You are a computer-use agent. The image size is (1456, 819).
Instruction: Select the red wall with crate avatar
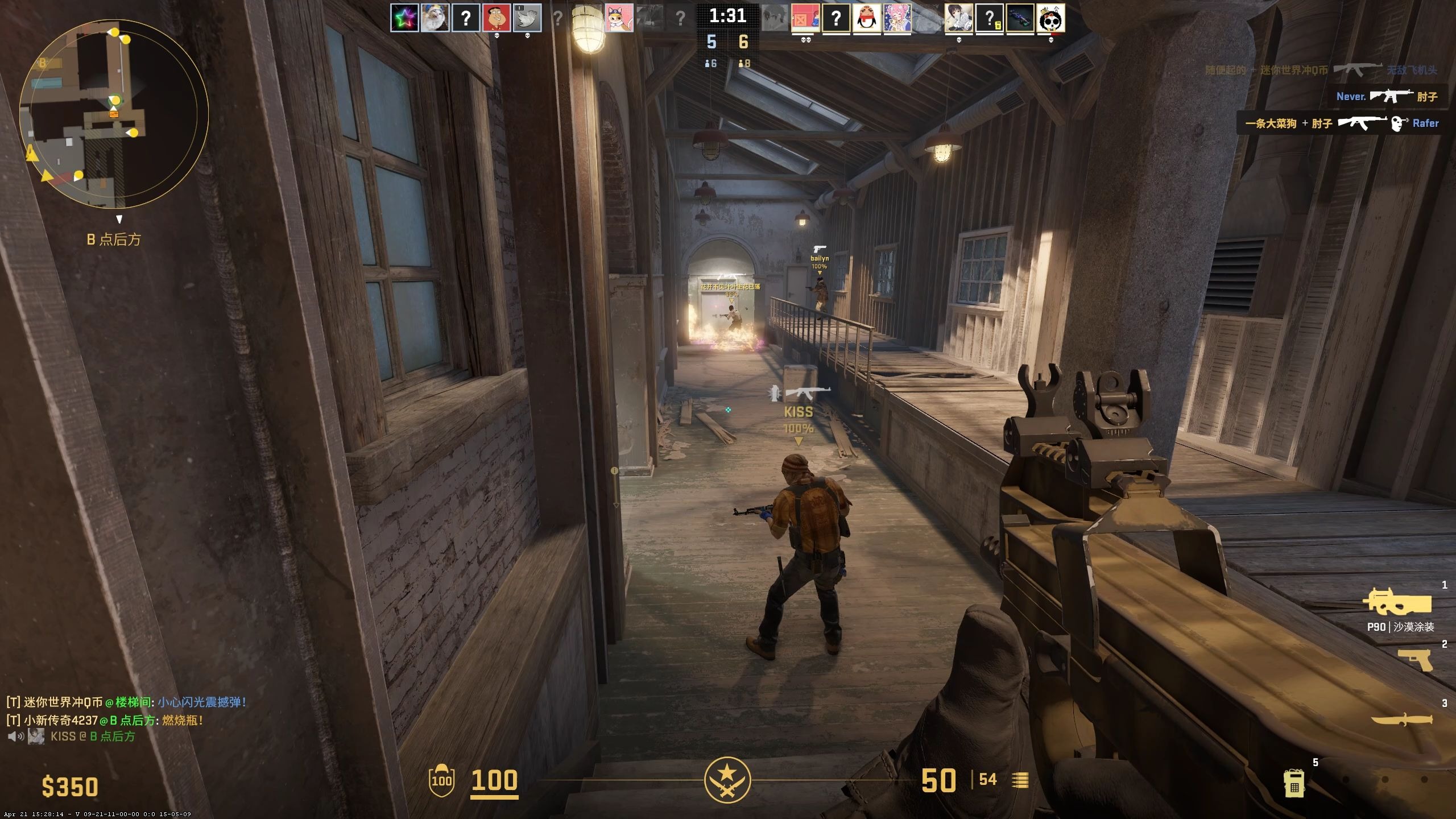click(805, 19)
